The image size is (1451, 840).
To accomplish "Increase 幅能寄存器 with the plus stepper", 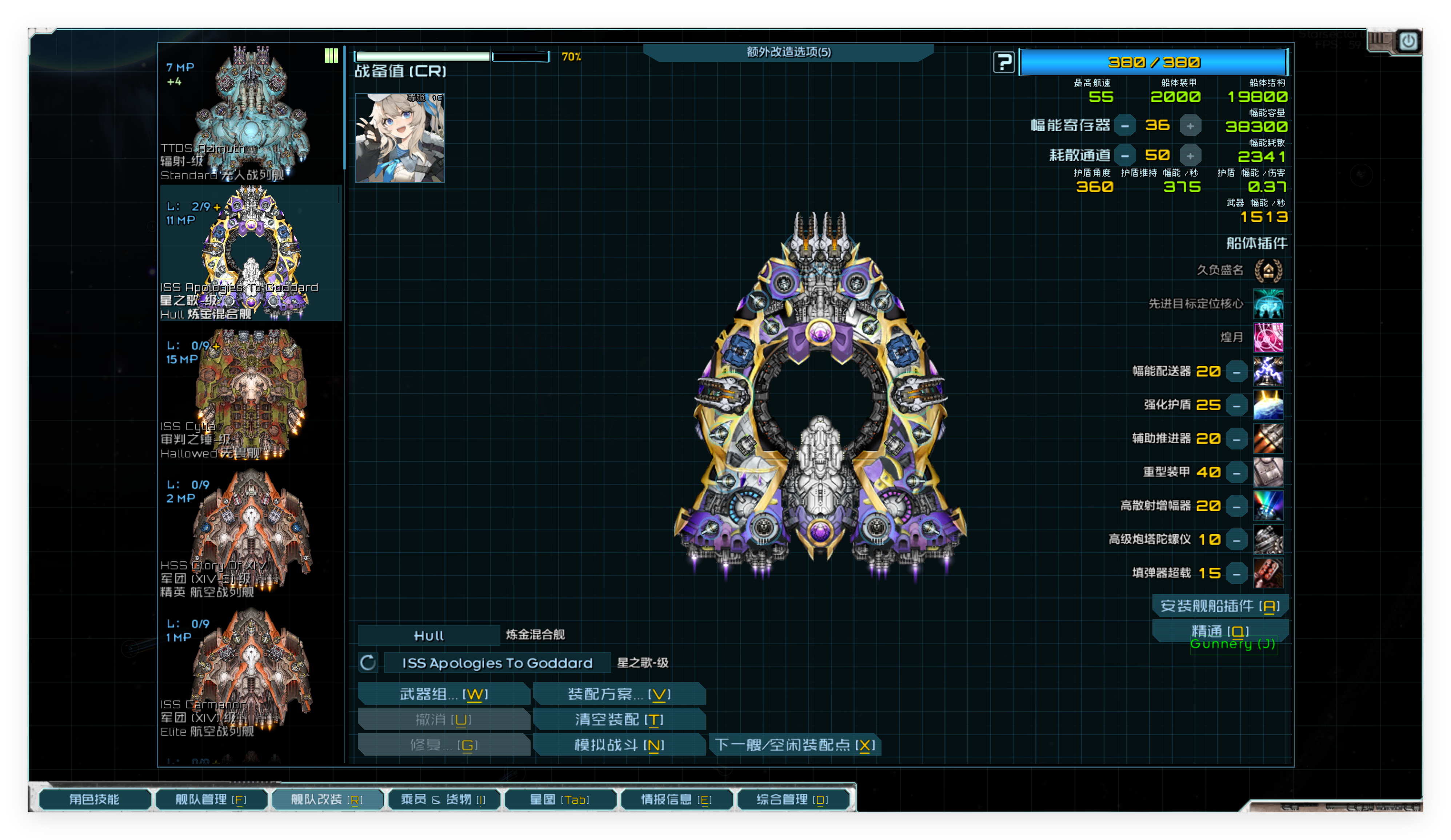I will (x=1190, y=125).
